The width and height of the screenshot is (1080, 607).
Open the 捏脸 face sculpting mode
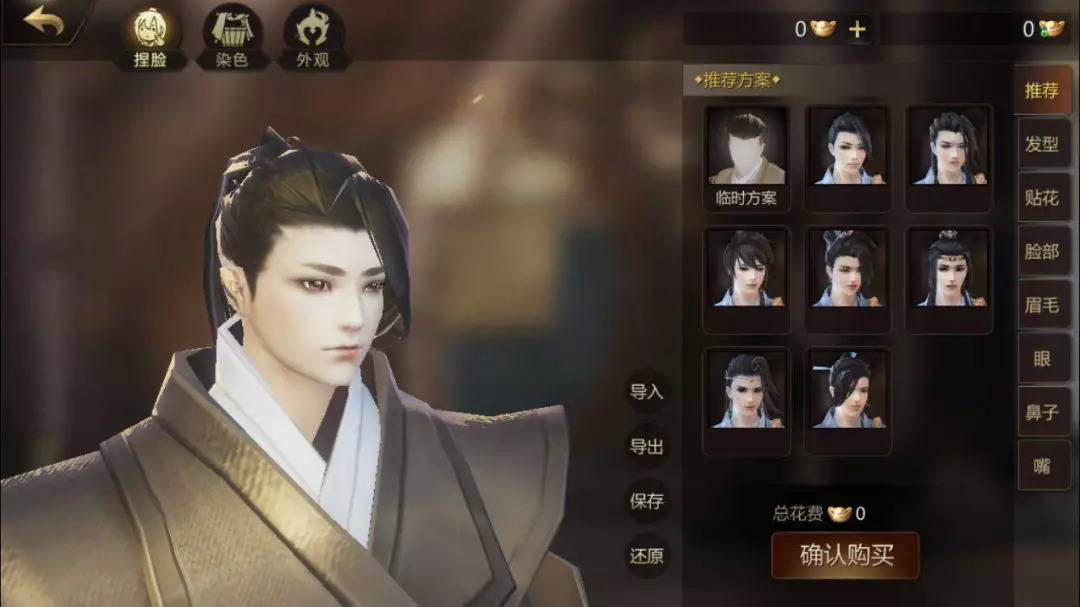point(150,37)
